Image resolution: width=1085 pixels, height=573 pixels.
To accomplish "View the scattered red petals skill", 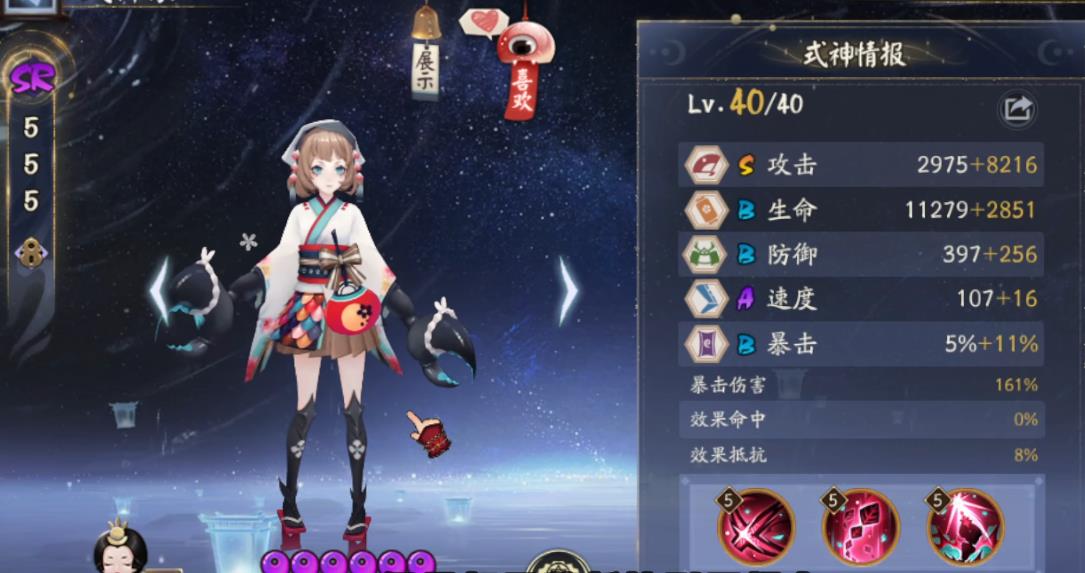I will coord(860,526).
